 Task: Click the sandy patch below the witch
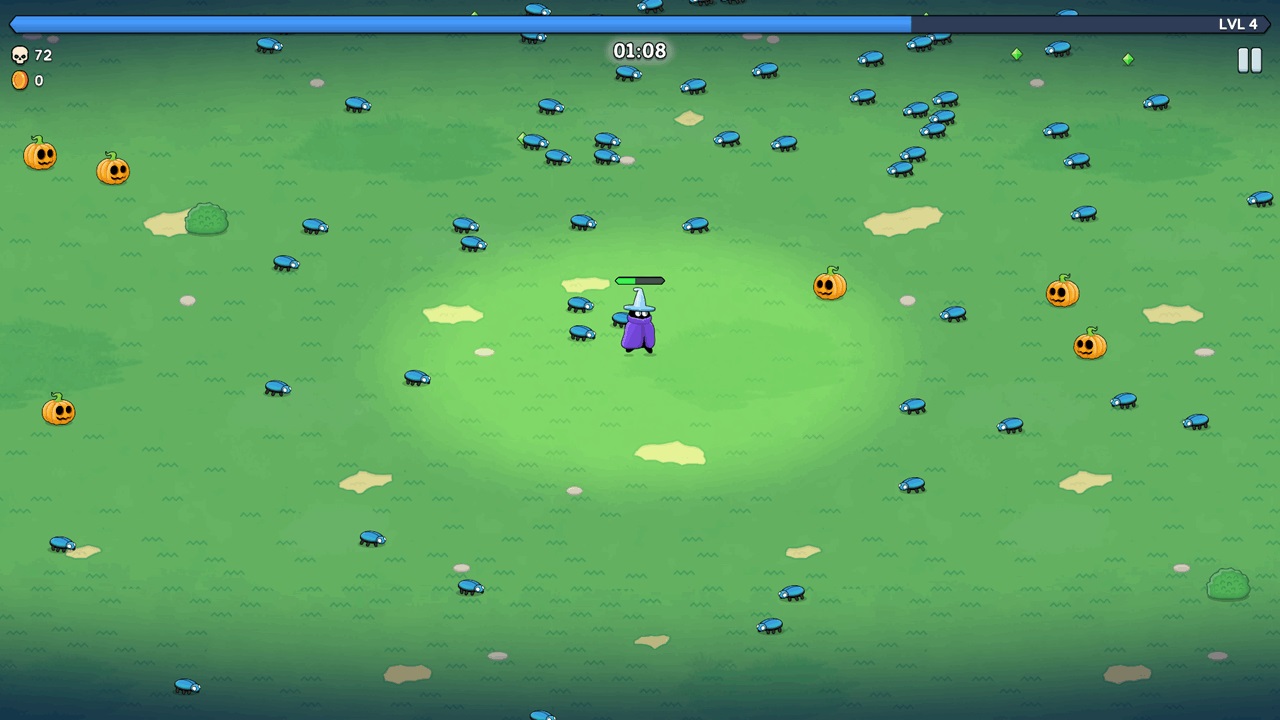[669, 453]
